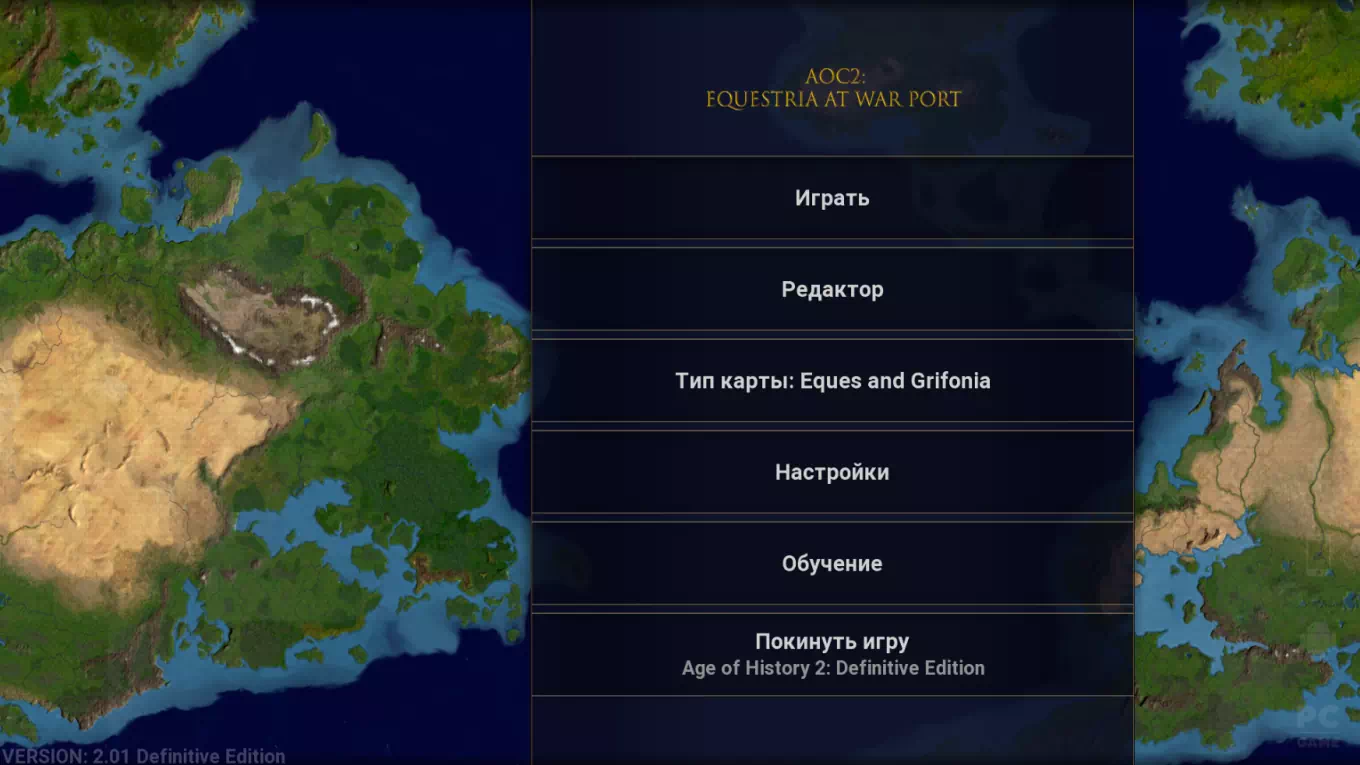This screenshot has width=1360, height=765.
Task: Click the Age of History 2: Definitive Edition subtitle
Action: click(x=832, y=668)
